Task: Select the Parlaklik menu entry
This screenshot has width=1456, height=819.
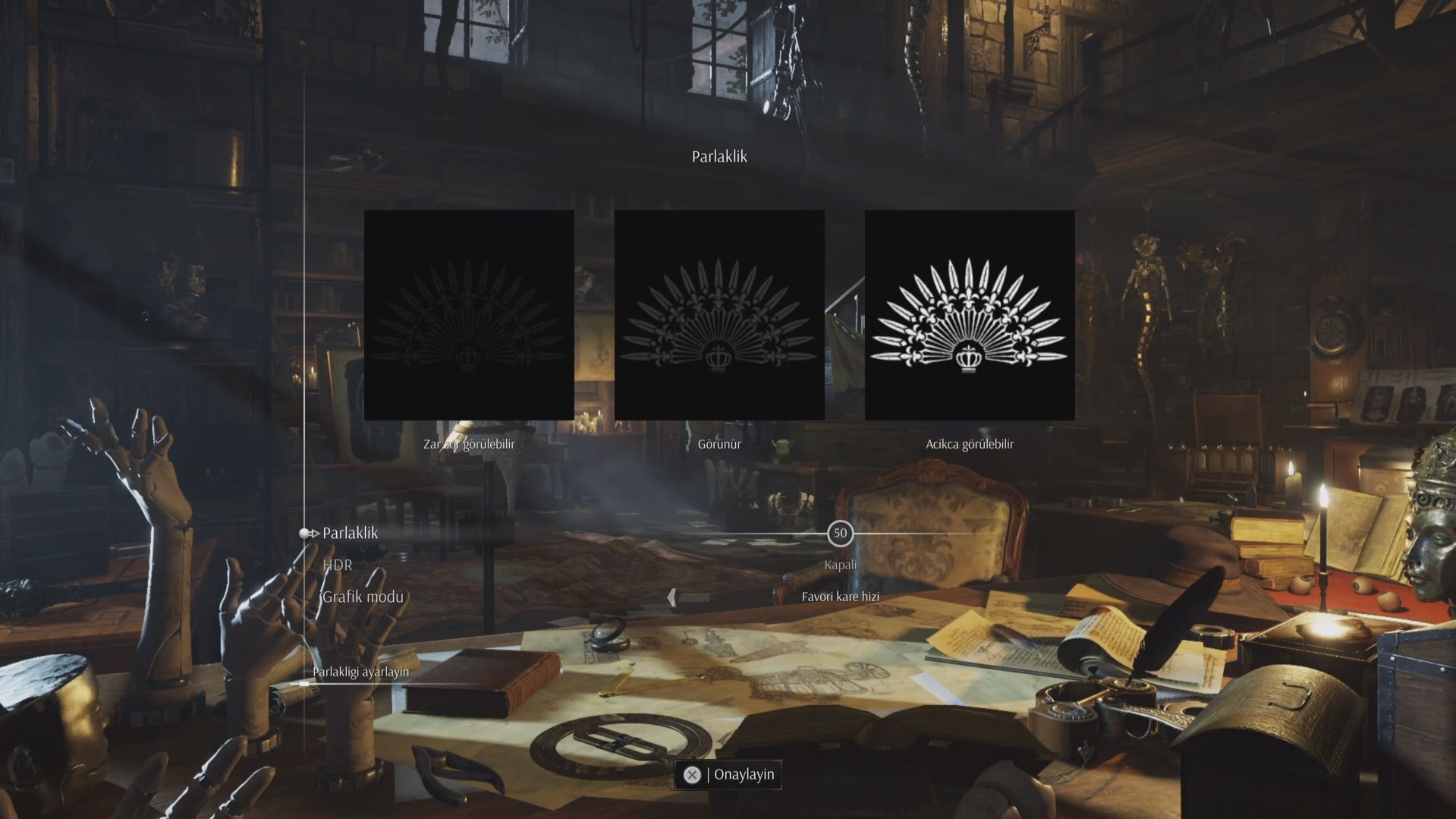Action: pyautogui.click(x=350, y=533)
